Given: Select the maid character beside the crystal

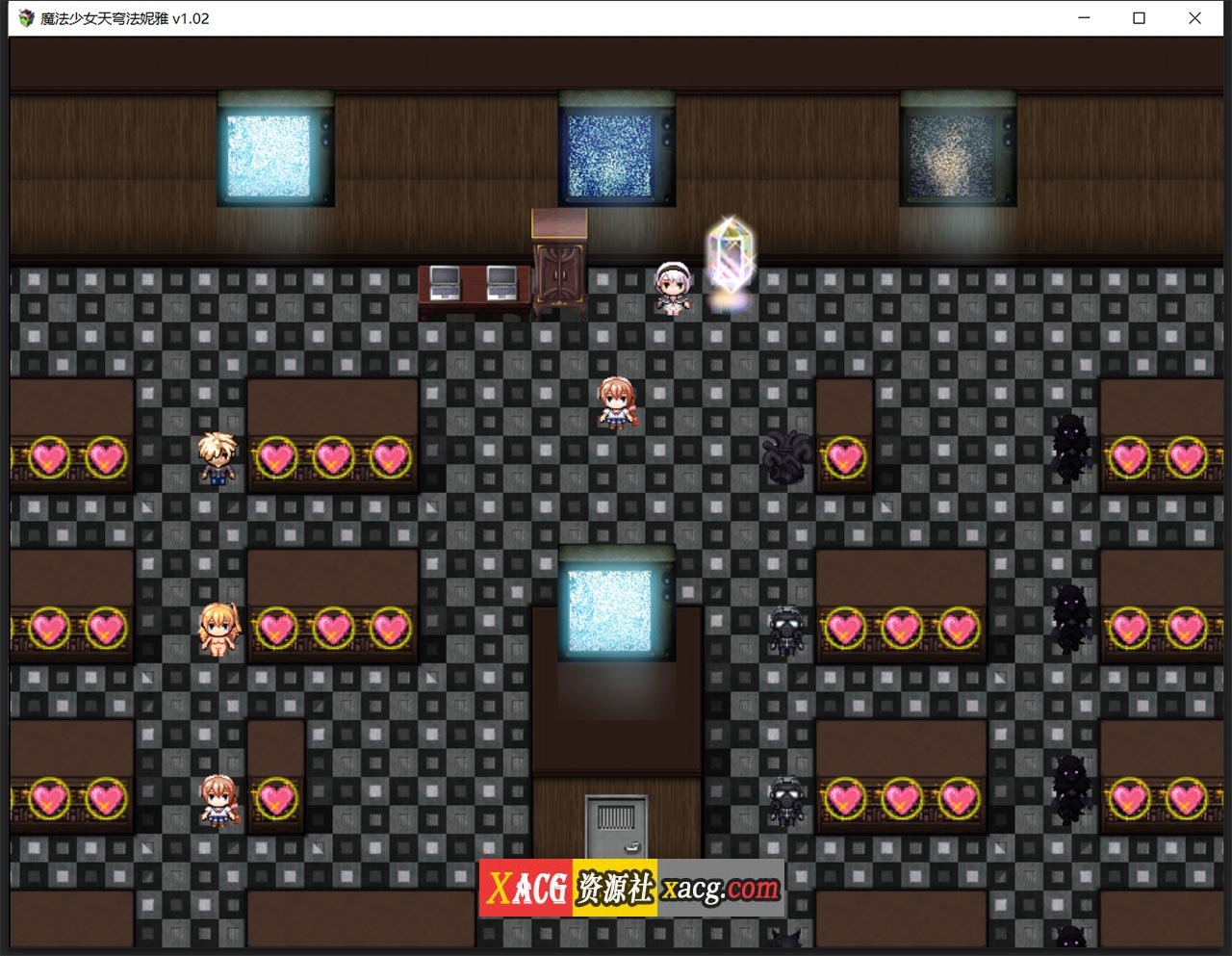Looking at the screenshot, I should click(x=673, y=289).
